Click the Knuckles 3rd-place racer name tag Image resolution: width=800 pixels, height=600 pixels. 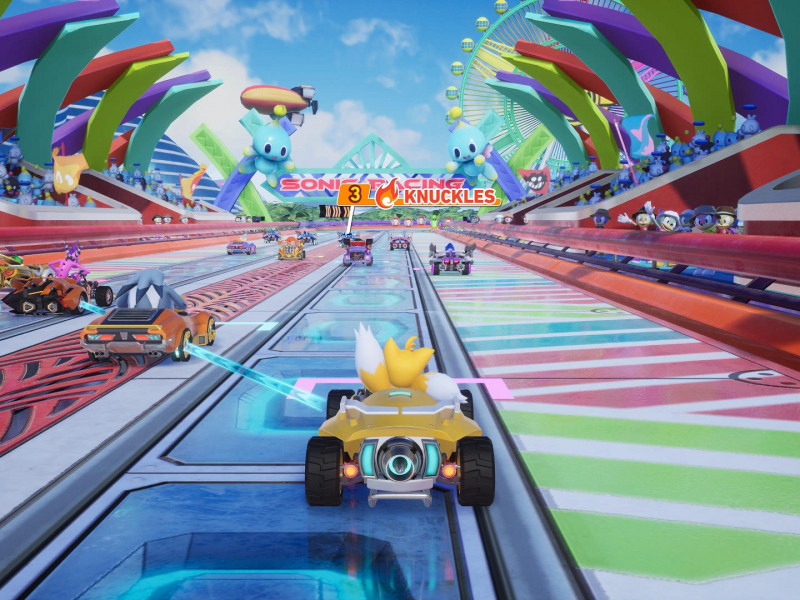coord(418,195)
